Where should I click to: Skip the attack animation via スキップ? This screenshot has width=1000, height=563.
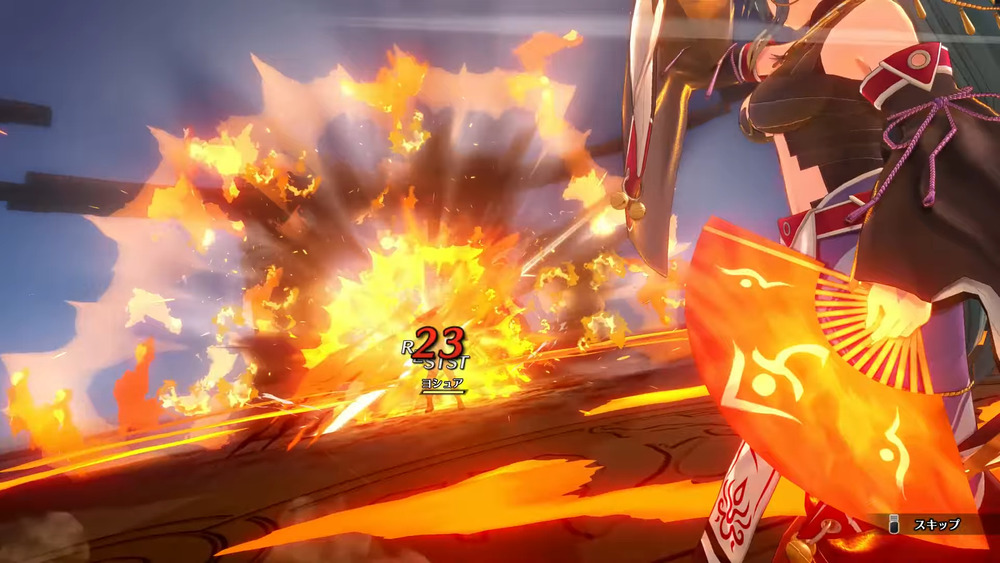[927, 524]
